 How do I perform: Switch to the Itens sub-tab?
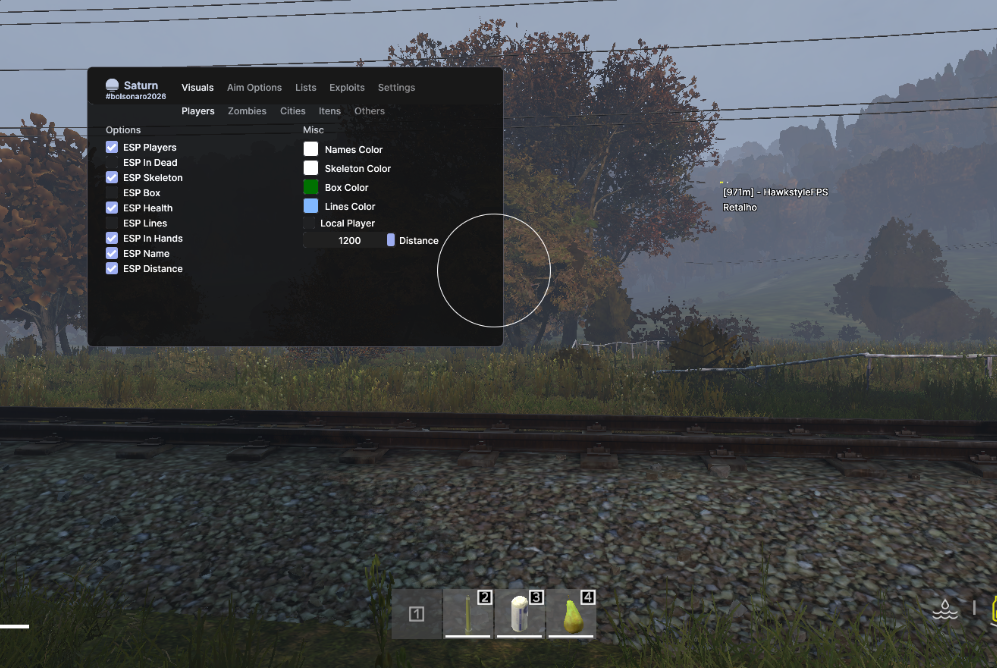click(x=330, y=111)
